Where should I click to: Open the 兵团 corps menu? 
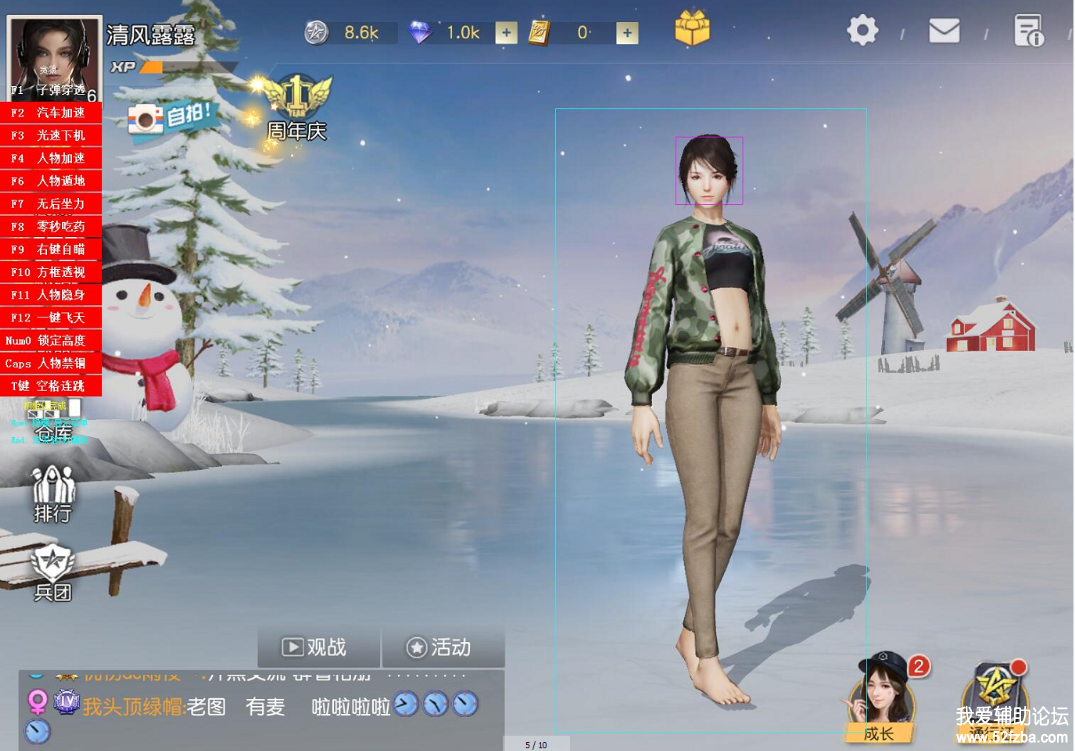click(x=53, y=574)
